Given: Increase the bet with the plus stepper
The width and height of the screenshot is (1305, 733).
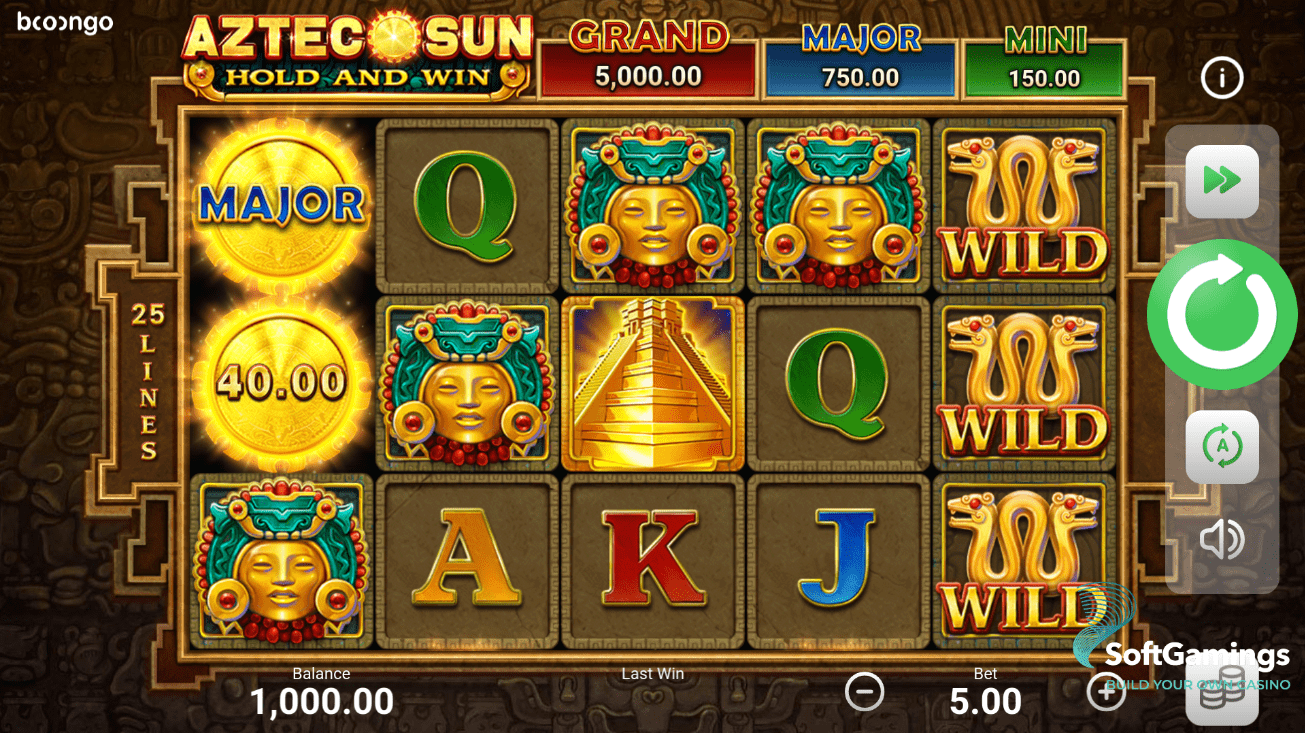Looking at the screenshot, I should coord(1106,691).
